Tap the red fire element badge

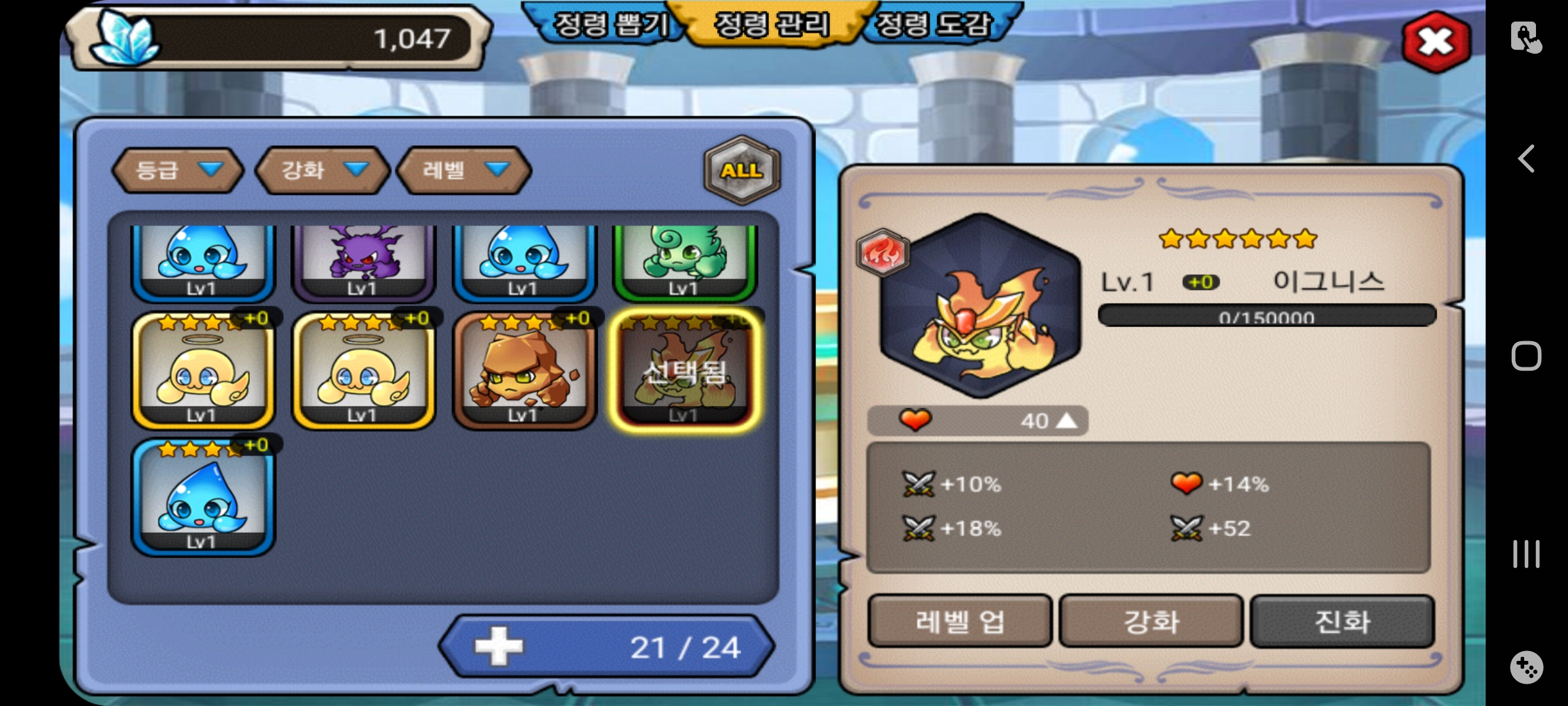coord(883,252)
